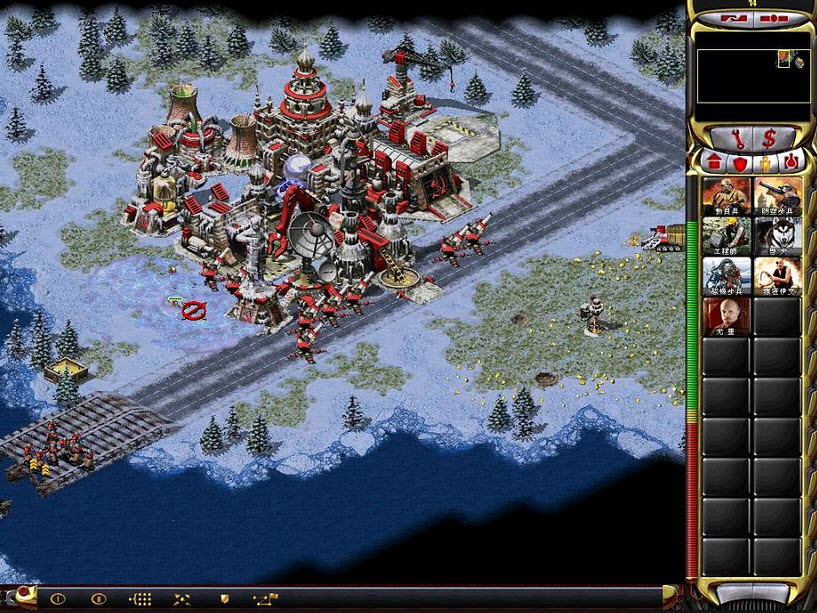
Task: Activate the guard shield command
Action: coord(225,598)
